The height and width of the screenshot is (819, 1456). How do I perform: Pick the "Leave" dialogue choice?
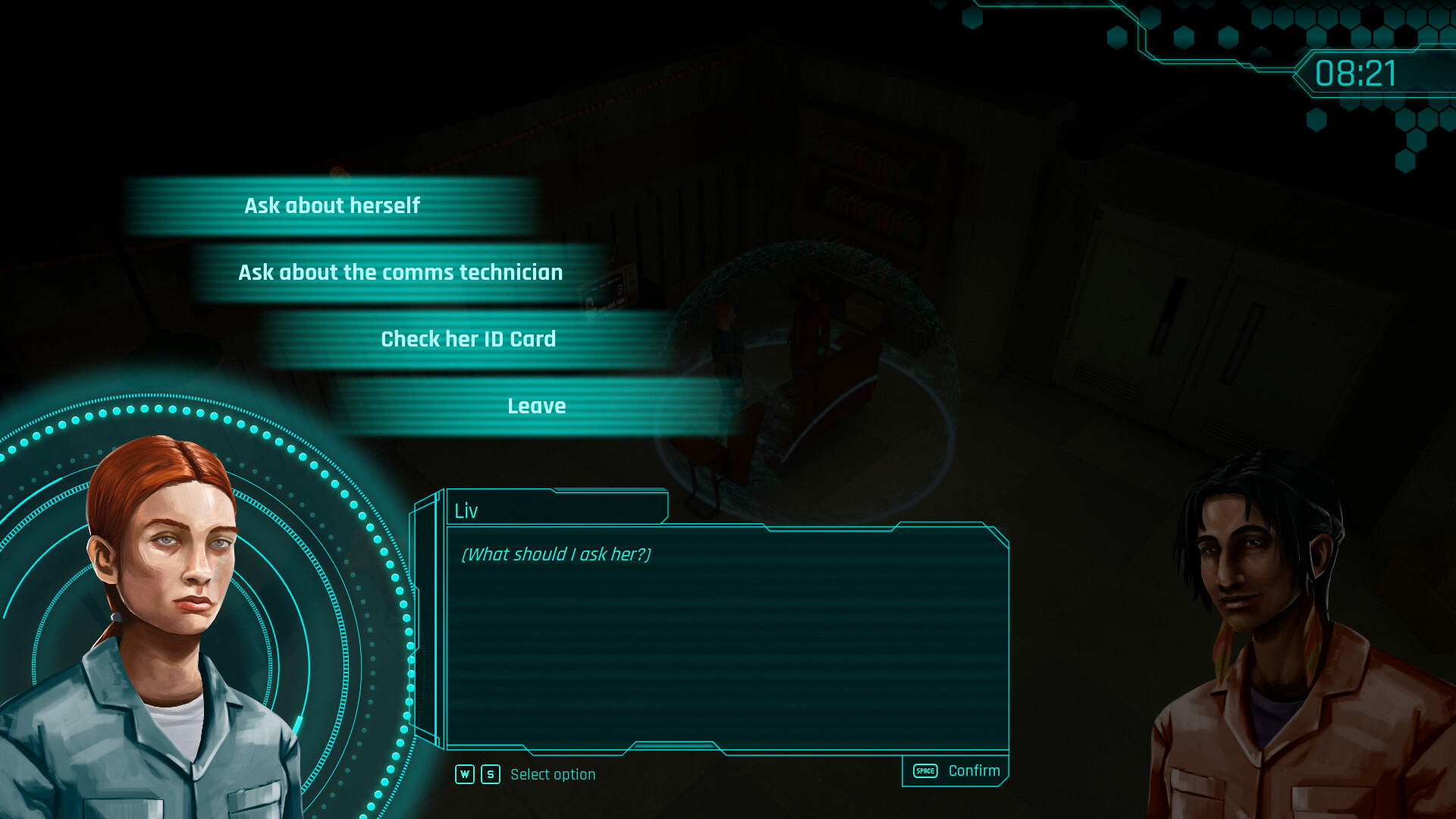536,406
